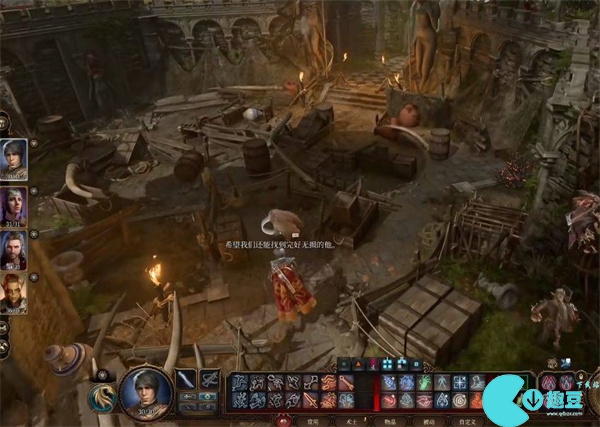Image resolution: width=600 pixels, height=427 pixels.
Task: Select the melee weapon slot beside the portrait
Action: tap(186, 380)
